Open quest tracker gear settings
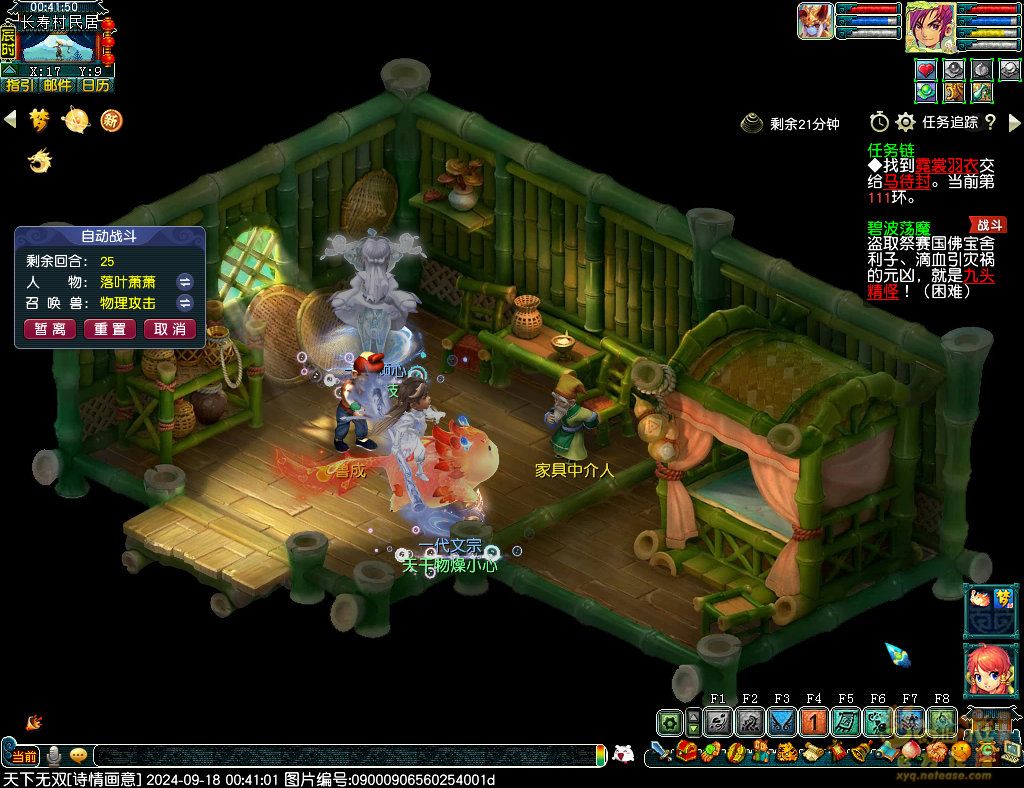 (906, 122)
